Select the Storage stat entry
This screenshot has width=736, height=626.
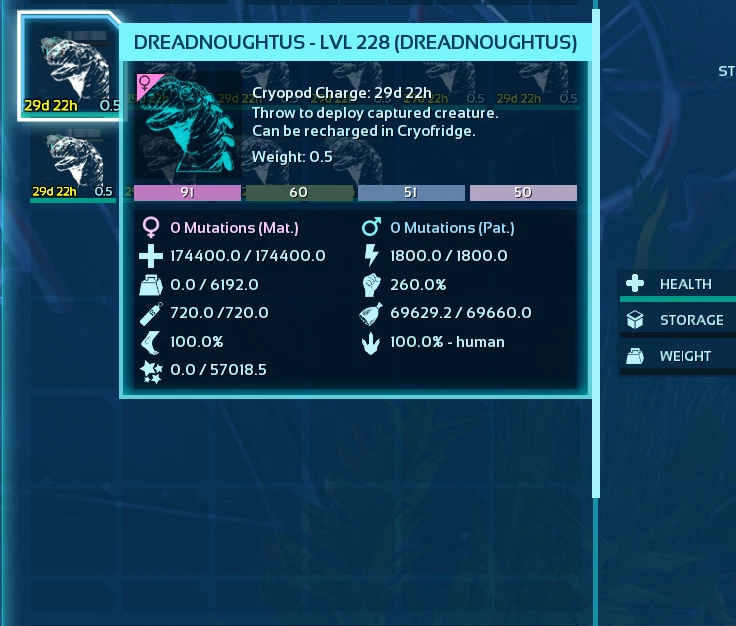(679, 320)
